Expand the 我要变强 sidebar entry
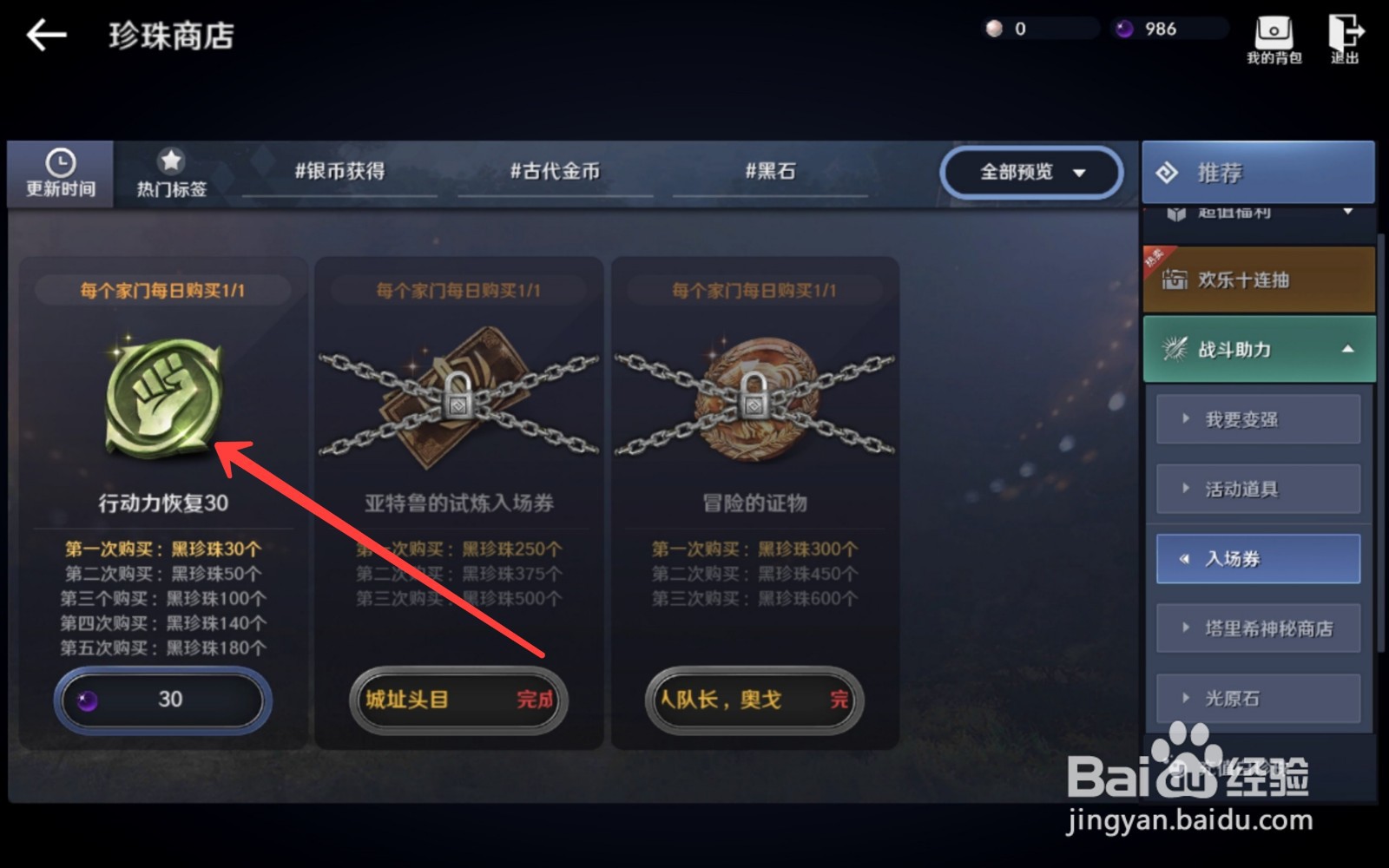 1257,418
